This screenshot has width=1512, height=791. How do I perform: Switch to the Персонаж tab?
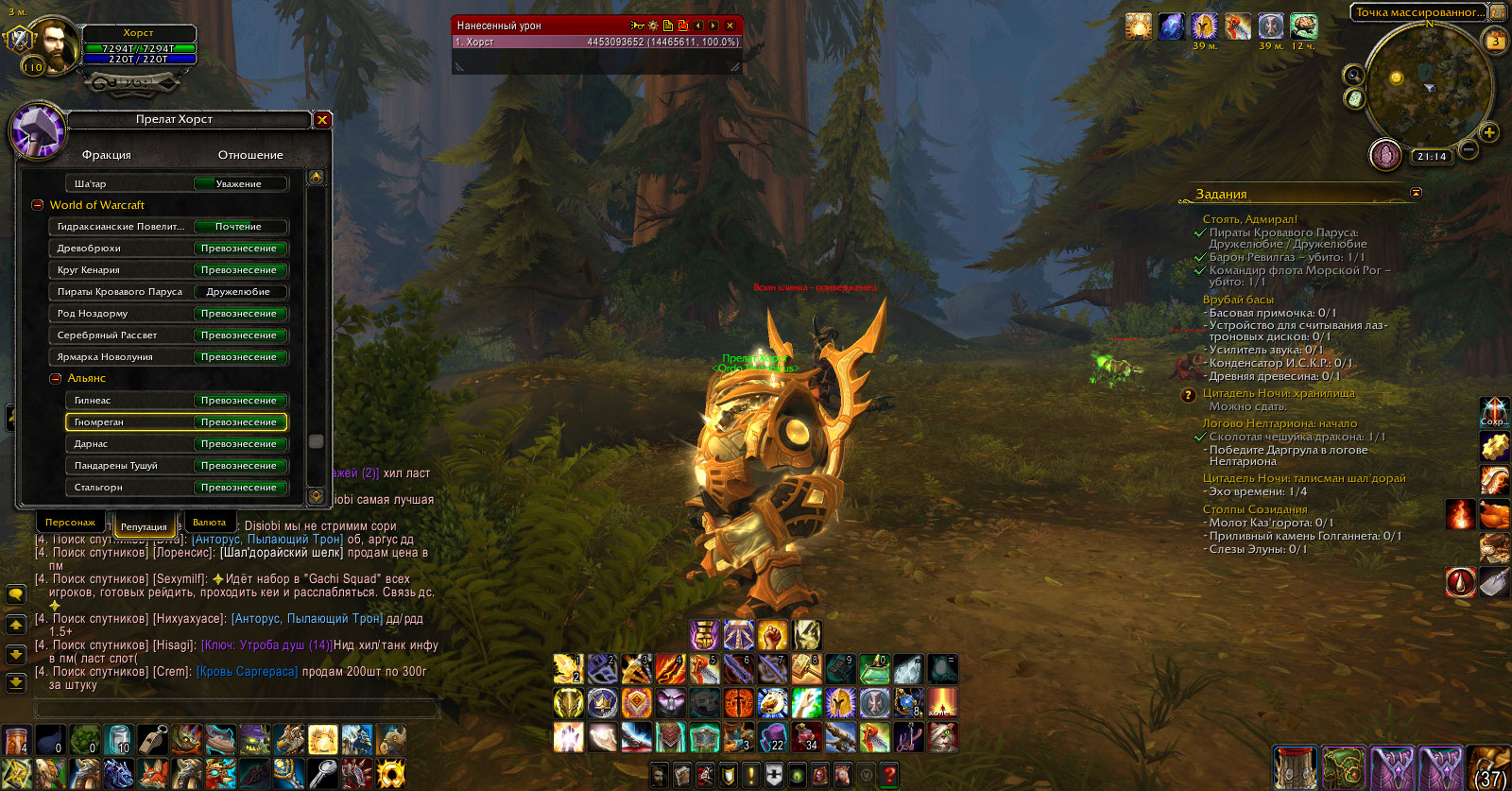click(70, 523)
